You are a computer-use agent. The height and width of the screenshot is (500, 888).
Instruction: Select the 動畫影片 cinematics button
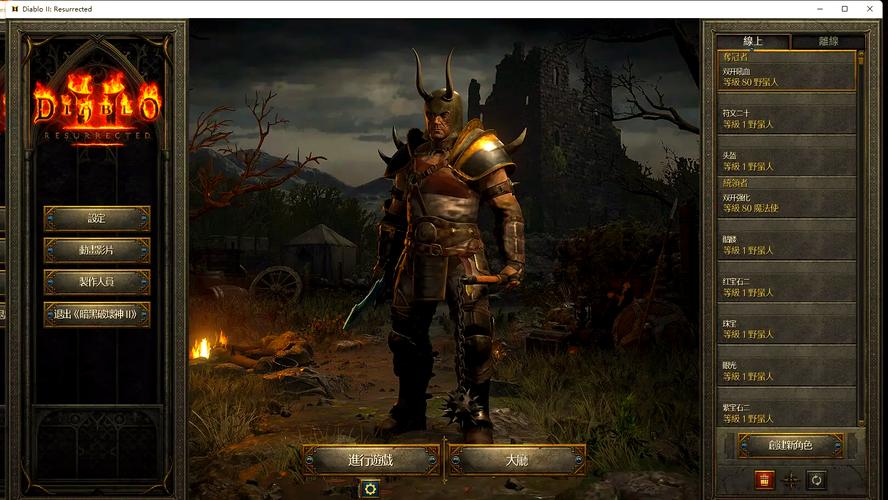(x=97, y=250)
